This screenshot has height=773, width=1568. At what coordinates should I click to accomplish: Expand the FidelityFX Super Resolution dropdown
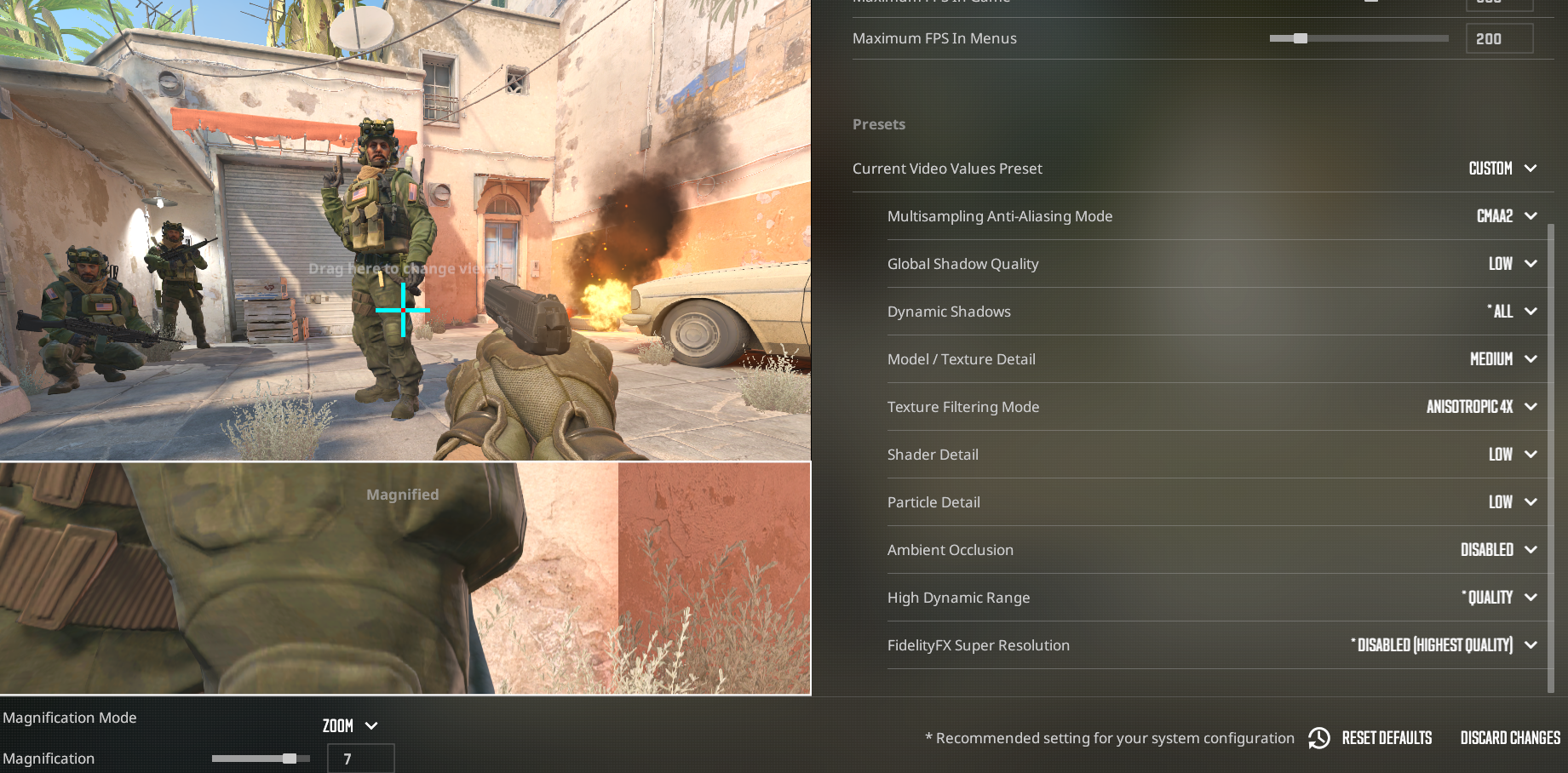pos(1445,645)
